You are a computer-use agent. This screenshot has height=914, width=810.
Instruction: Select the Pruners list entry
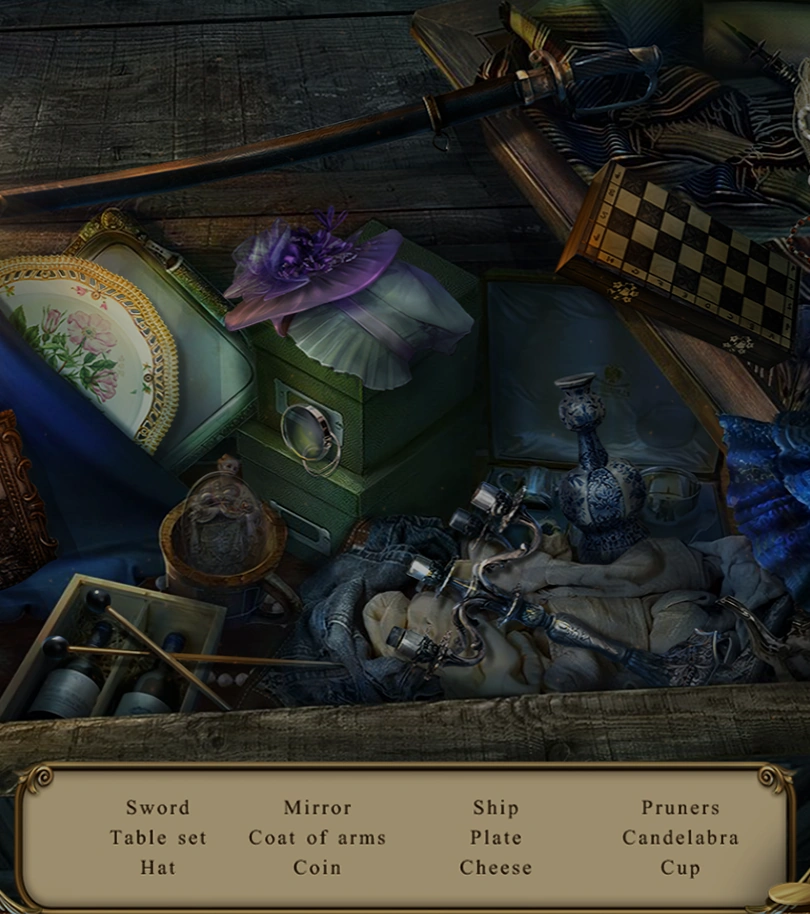[680, 808]
